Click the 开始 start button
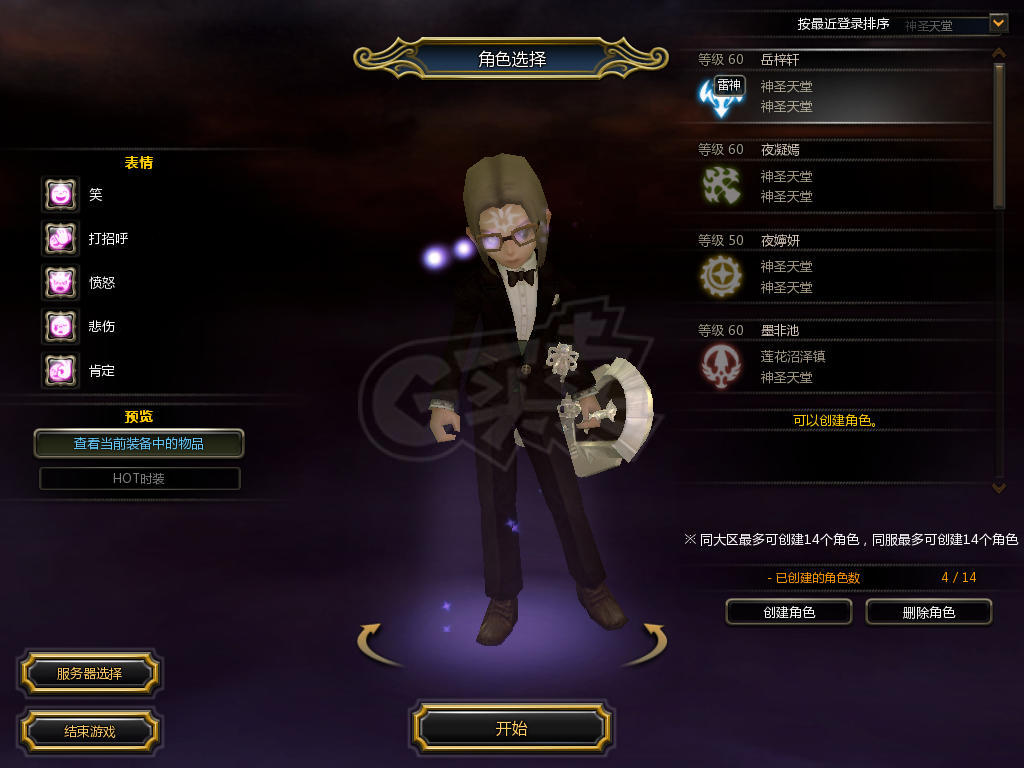1024x768 pixels. (511, 728)
